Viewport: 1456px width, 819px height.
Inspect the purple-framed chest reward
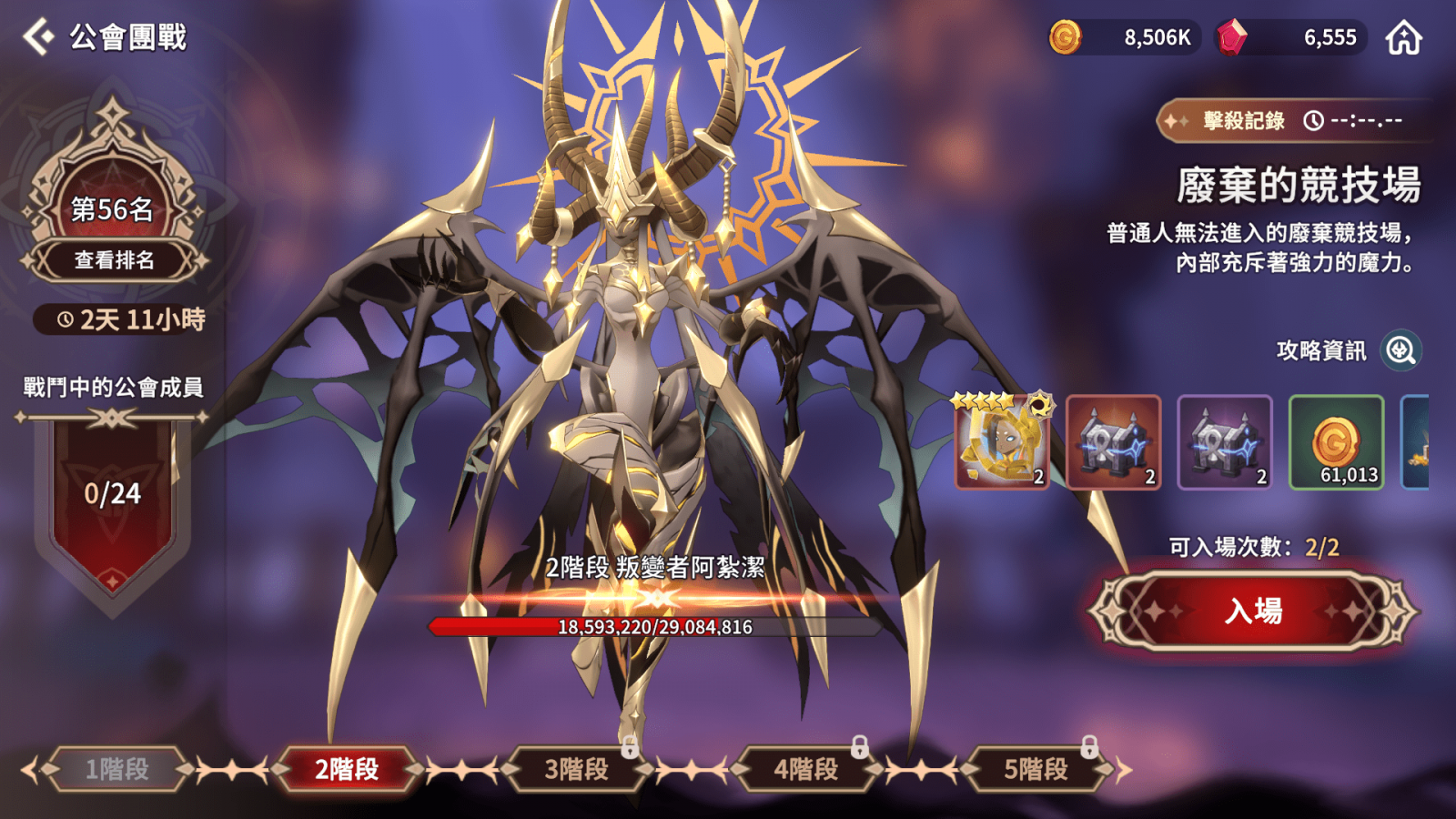tap(1224, 442)
